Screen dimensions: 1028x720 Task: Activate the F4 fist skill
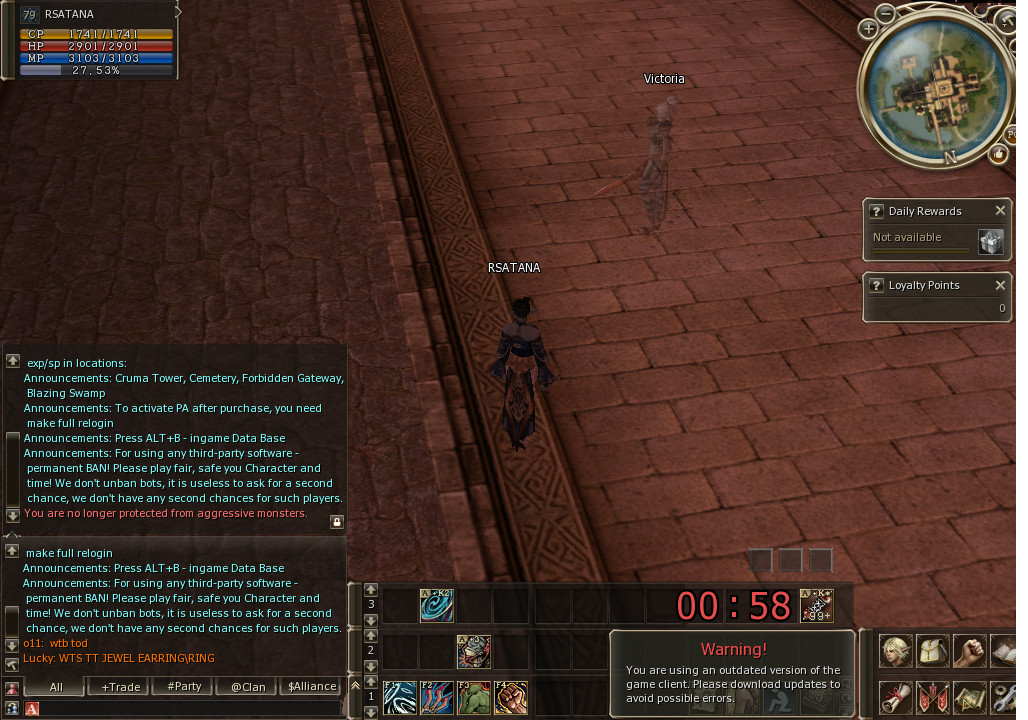point(511,696)
